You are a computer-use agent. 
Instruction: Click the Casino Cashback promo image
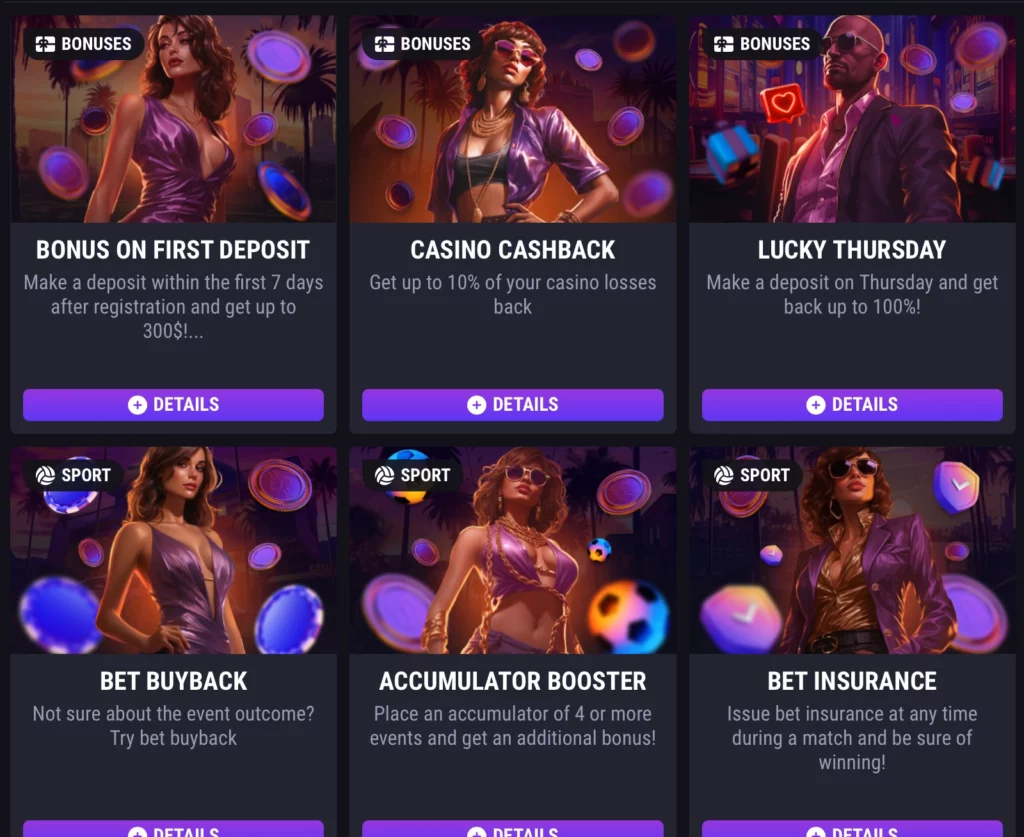(x=512, y=130)
